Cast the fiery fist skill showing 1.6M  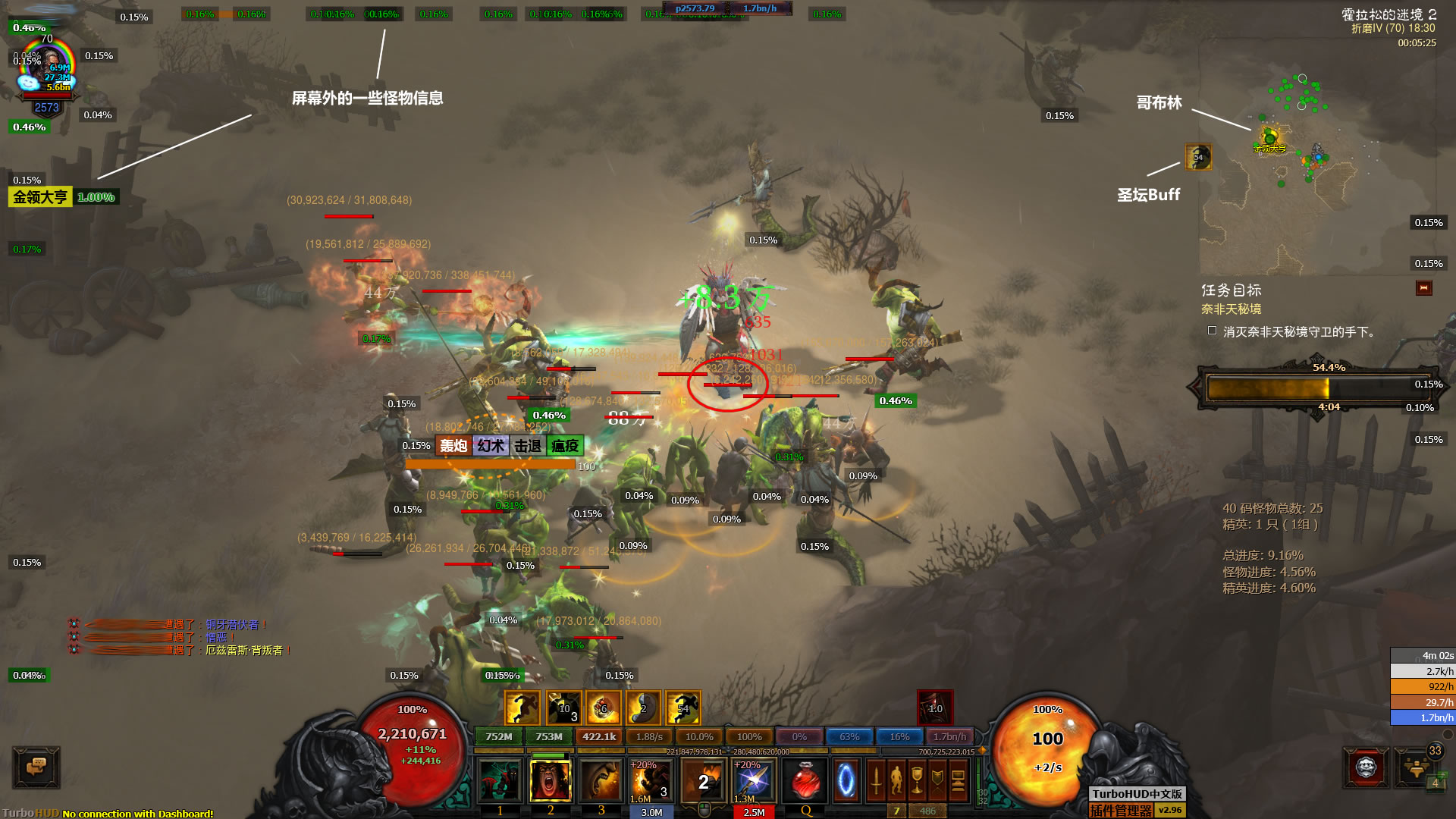tap(651, 781)
